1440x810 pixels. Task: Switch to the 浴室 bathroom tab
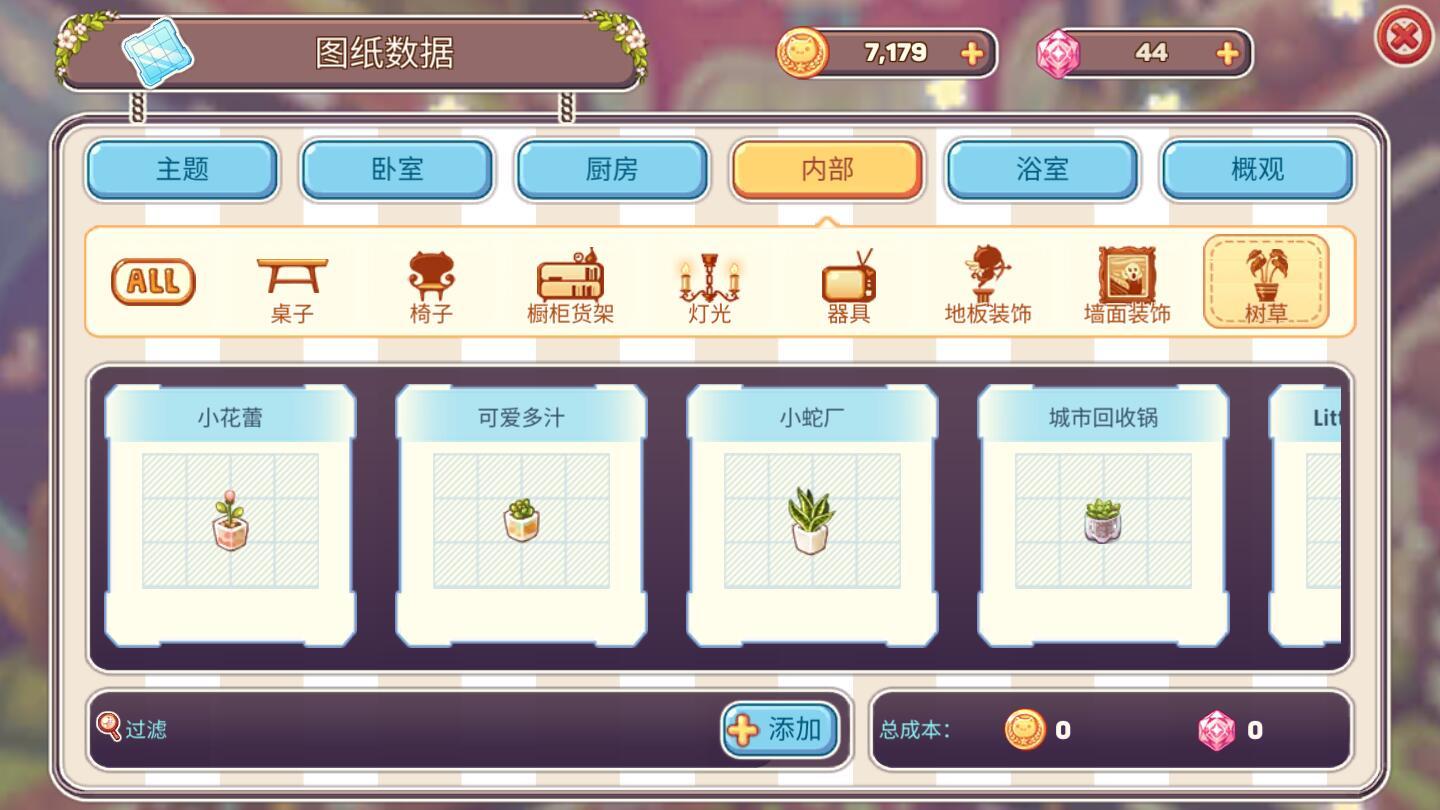1042,169
